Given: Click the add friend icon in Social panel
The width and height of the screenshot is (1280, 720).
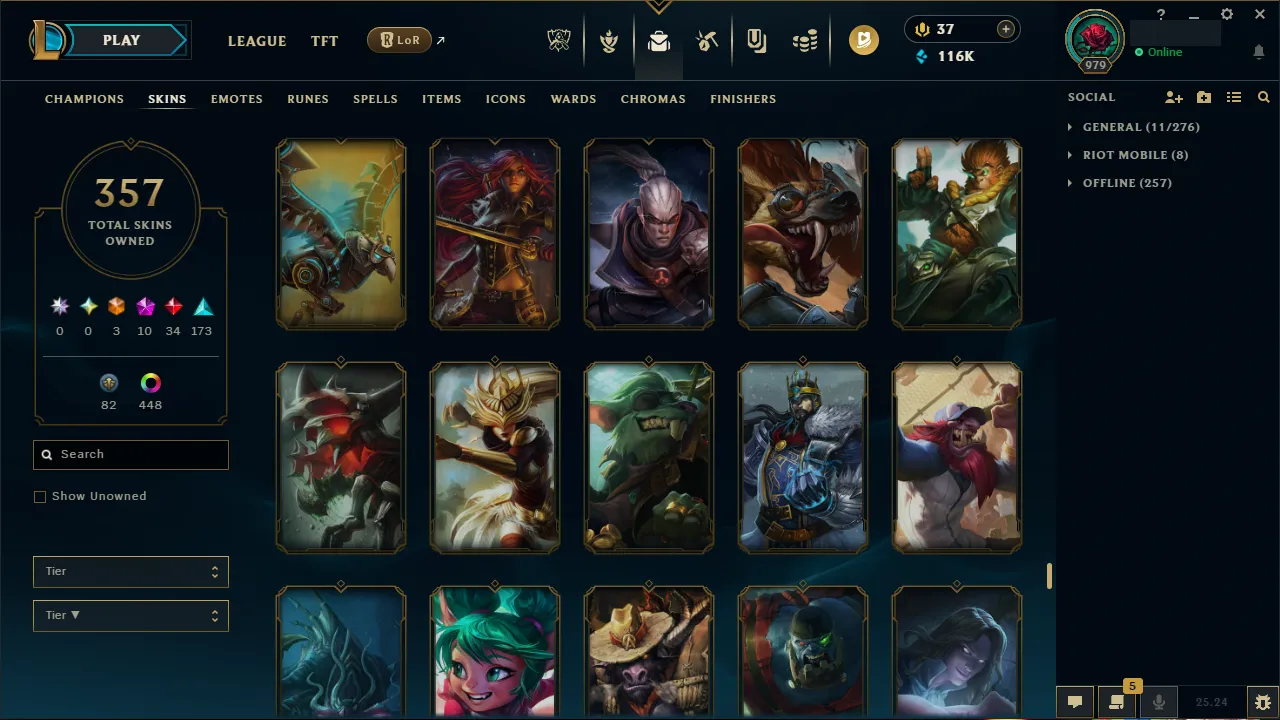Looking at the screenshot, I should click(1173, 97).
